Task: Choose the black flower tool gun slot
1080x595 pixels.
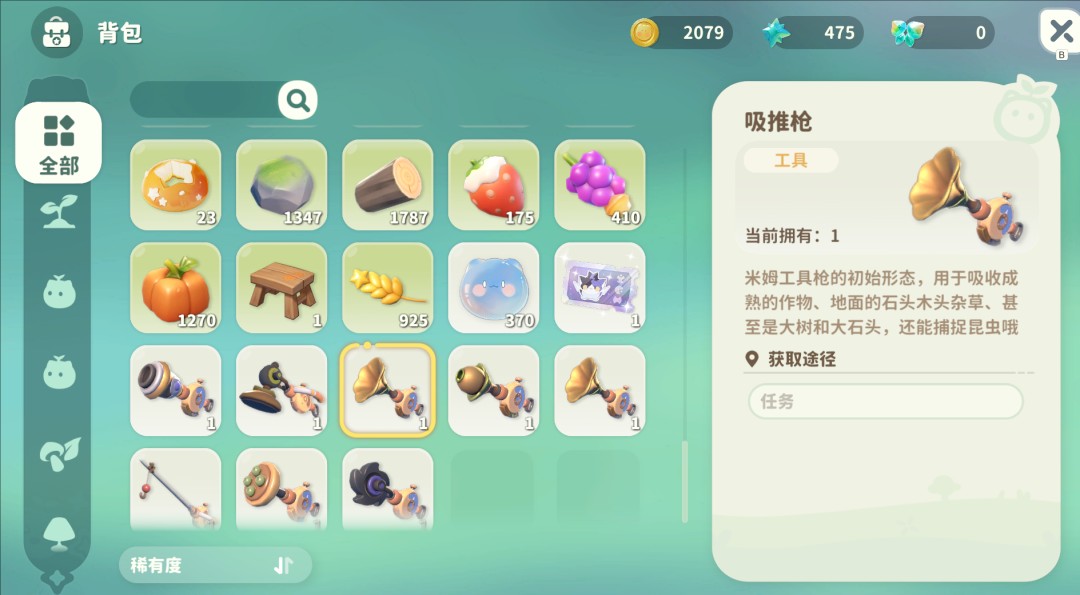Action: [388, 490]
